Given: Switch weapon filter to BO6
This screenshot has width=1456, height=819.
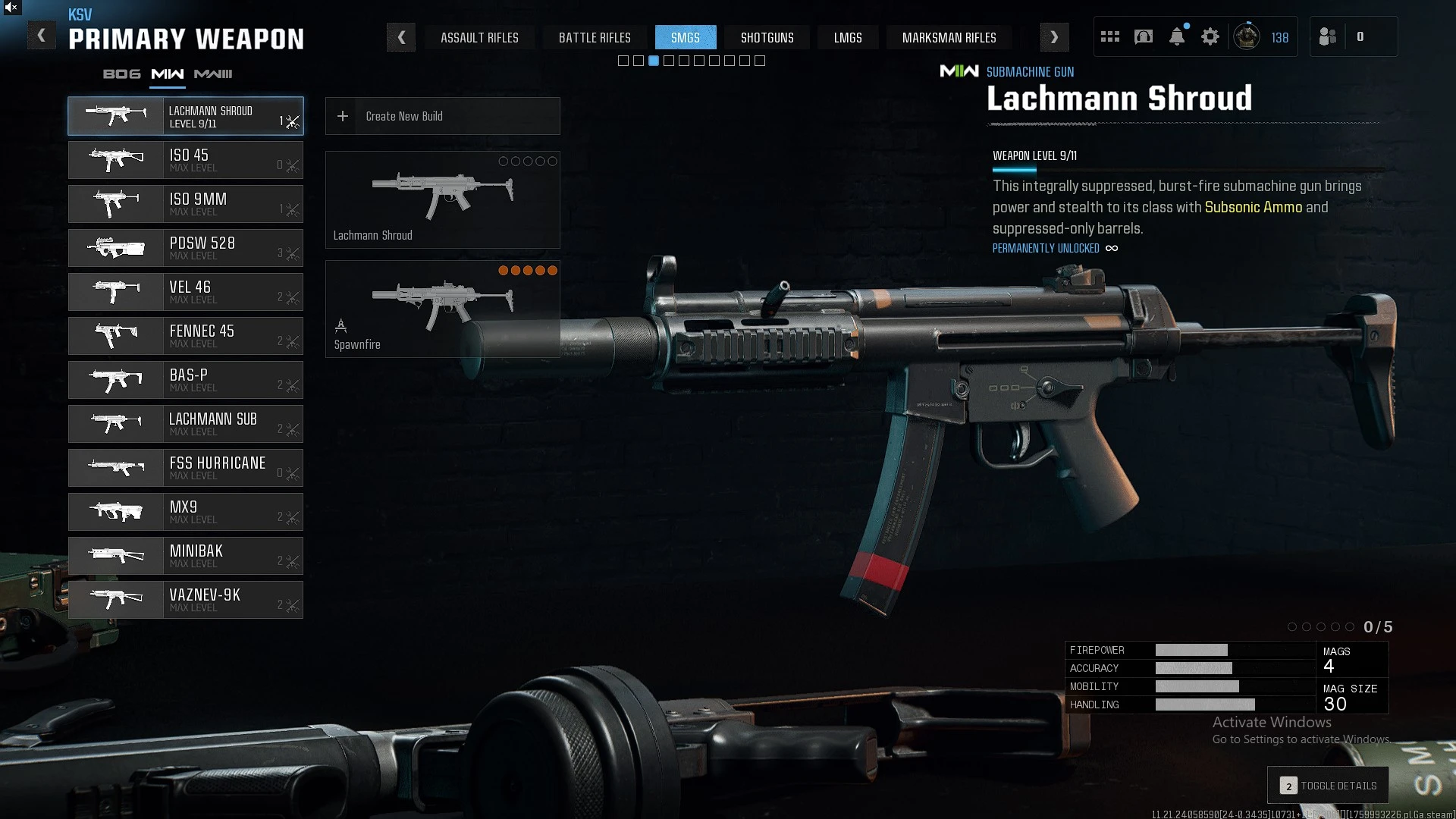Looking at the screenshot, I should click(x=122, y=74).
